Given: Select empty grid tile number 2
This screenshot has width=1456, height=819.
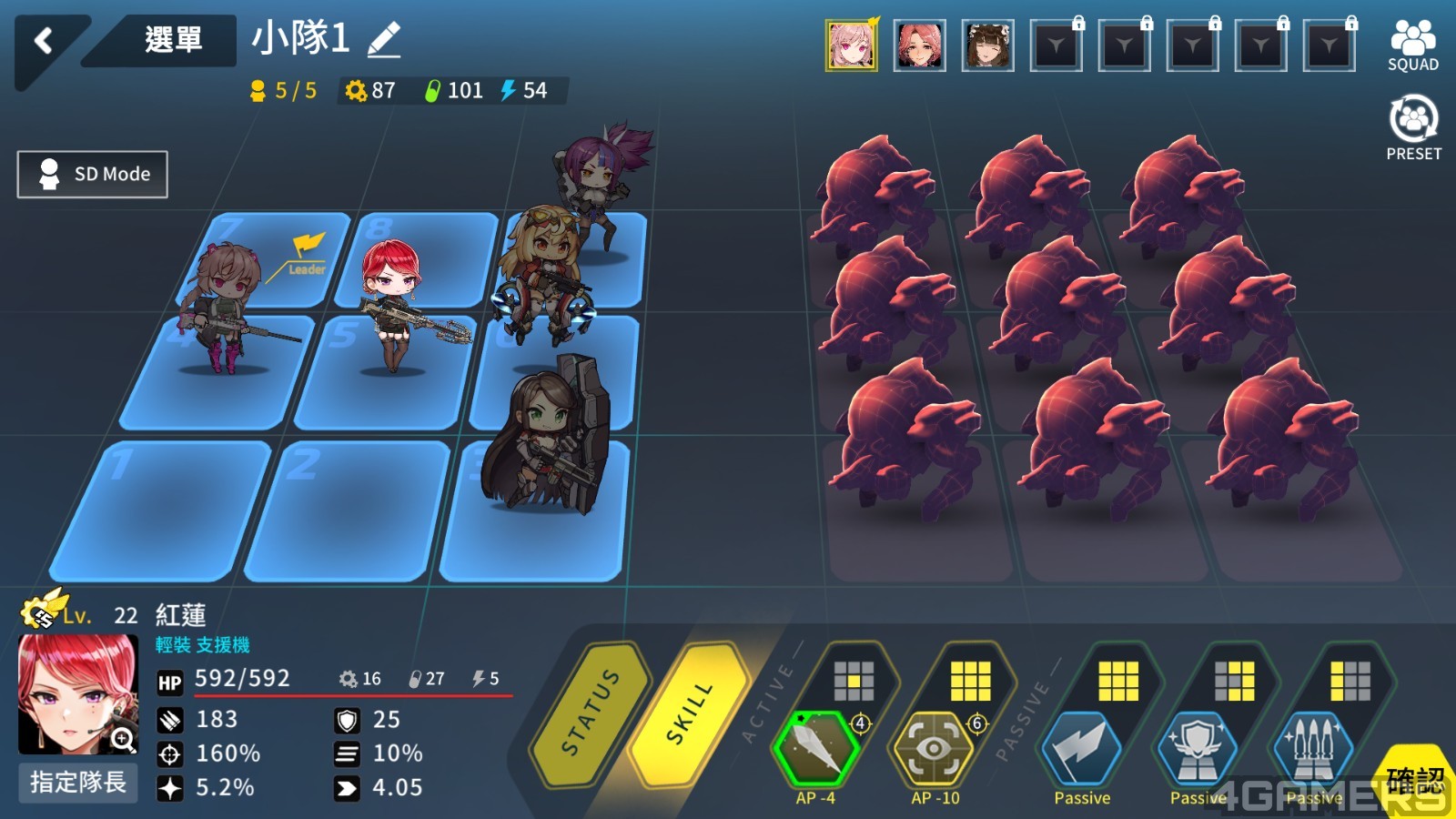Looking at the screenshot, I should 350,510.
